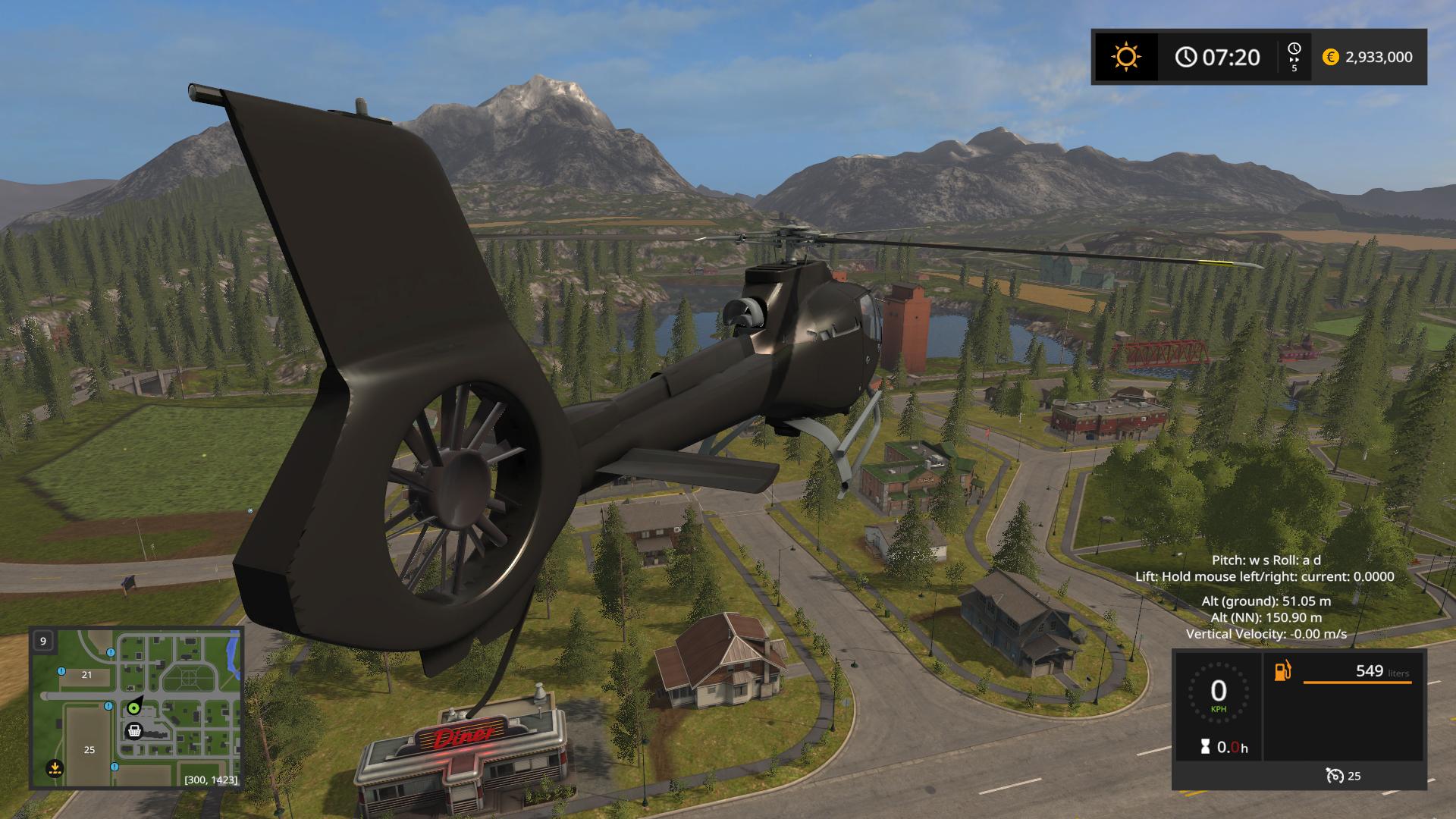Screen dimensions: 1456x819
Task: Select field 25 on the minimap
Action: pyautogui.click(x=89, y=749)
